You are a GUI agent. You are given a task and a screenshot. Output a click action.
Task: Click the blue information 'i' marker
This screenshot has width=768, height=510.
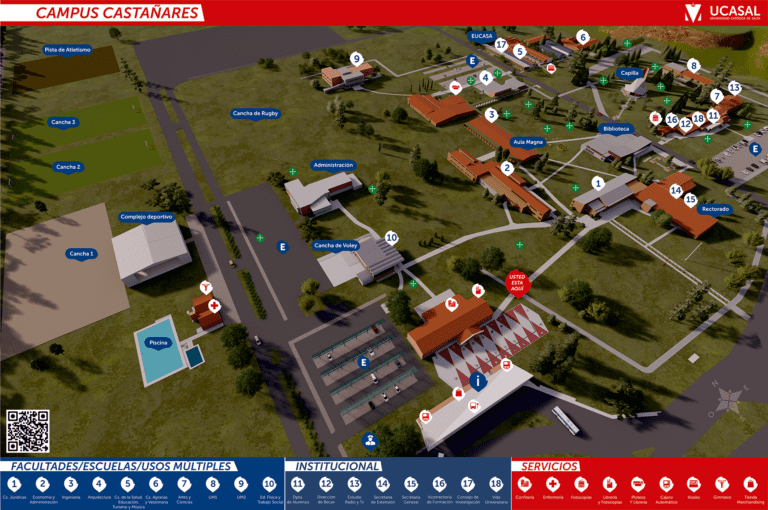click(479, 381)
